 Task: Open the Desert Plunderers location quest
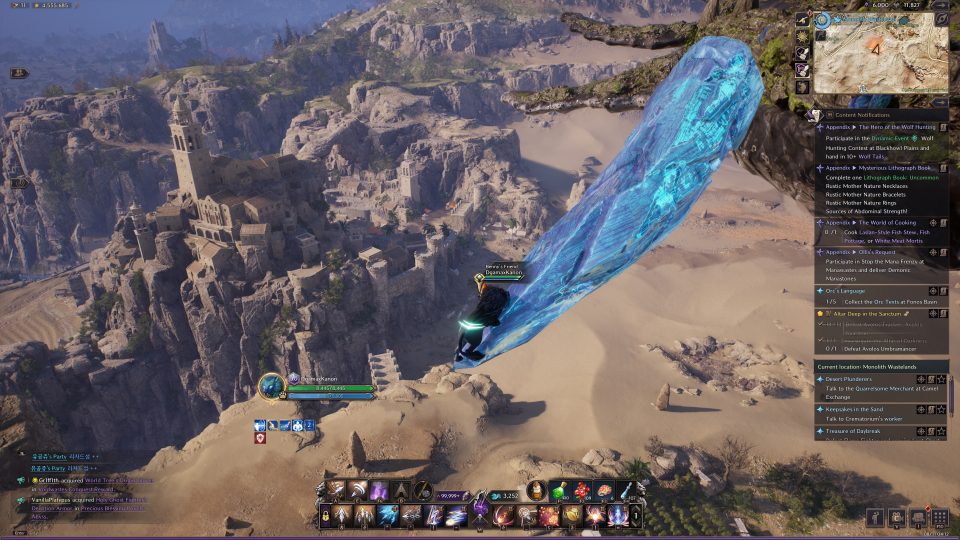853,379
